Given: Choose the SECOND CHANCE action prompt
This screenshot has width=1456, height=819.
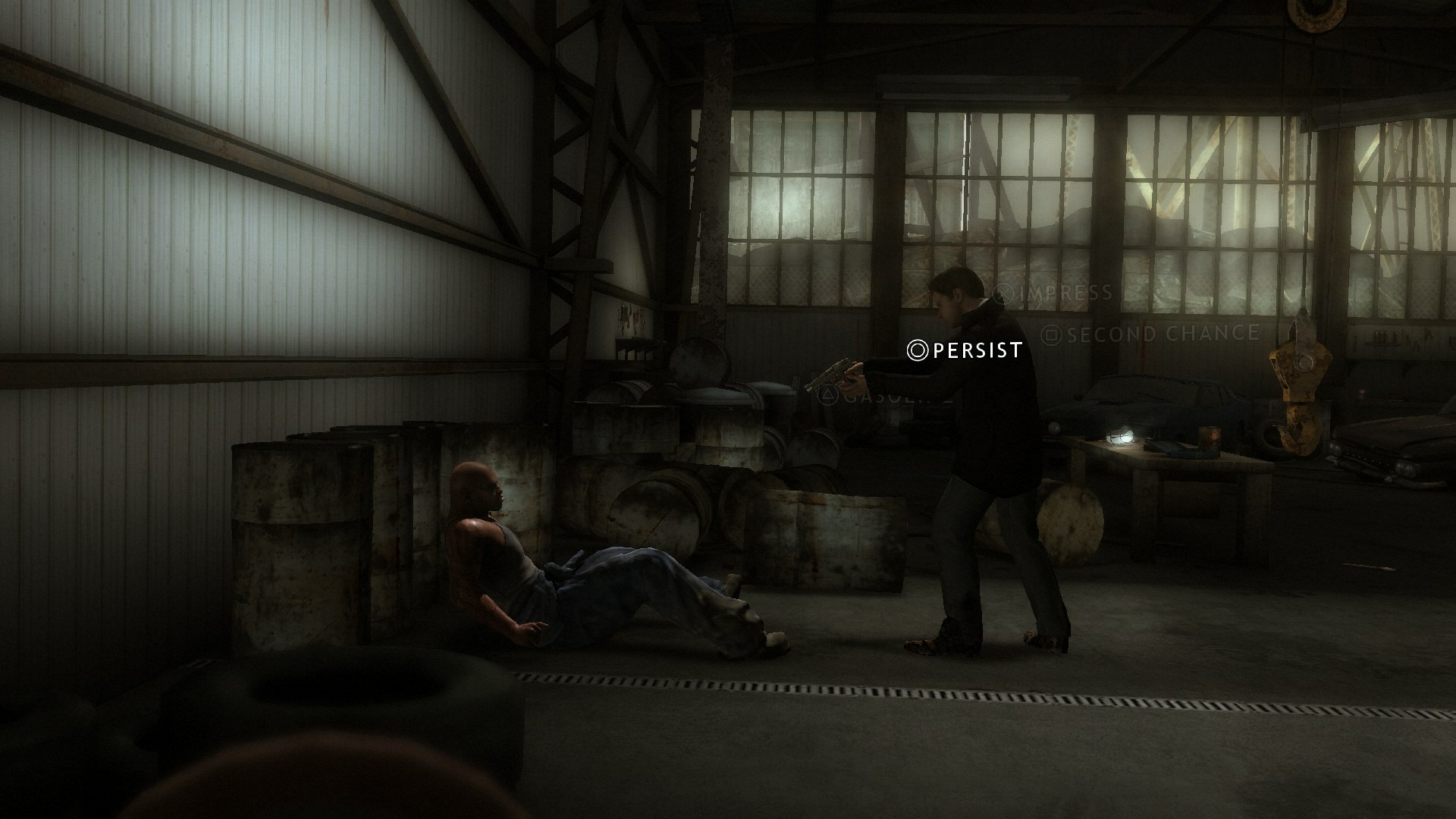Looking at the screenshot, I should click(1160, 331).
